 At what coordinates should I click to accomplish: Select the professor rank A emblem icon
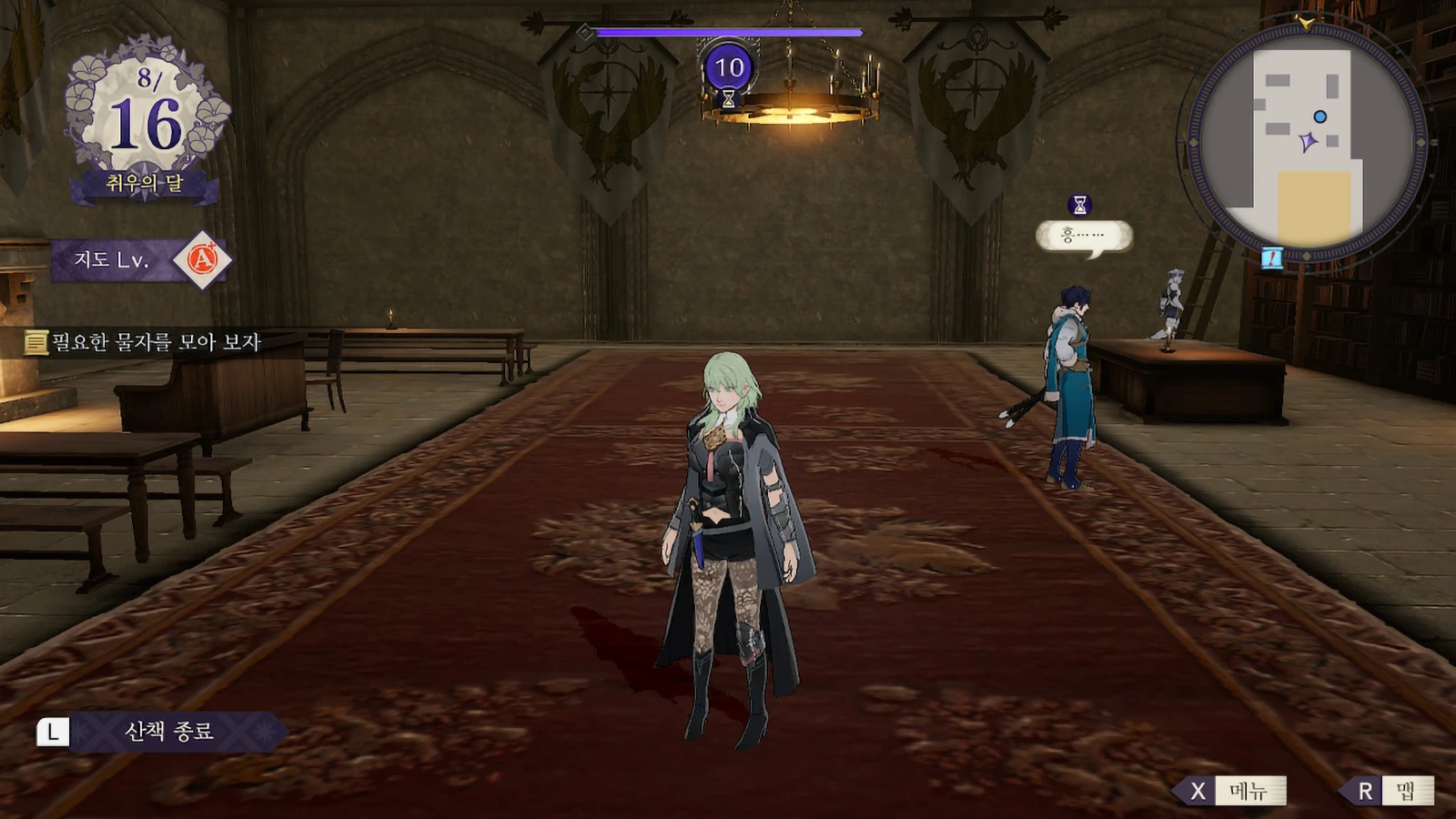click(207, 260)
